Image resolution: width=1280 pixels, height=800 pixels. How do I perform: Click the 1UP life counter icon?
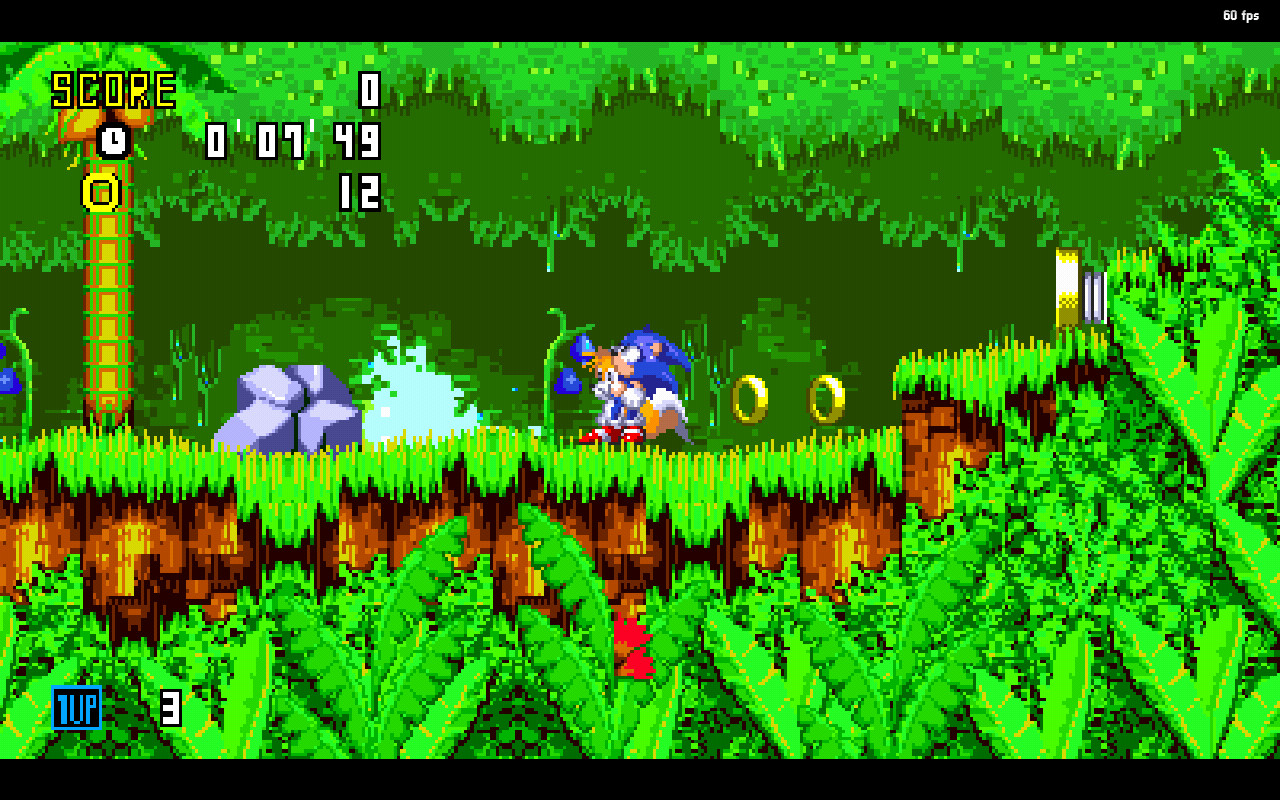tap(76, 707)
